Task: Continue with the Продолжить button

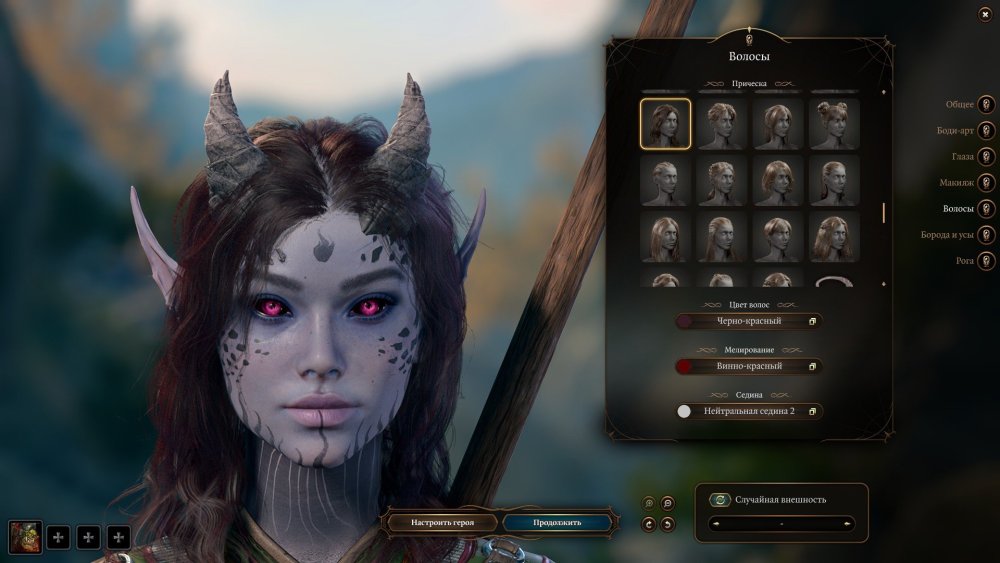Action: (x=556, y=522)
